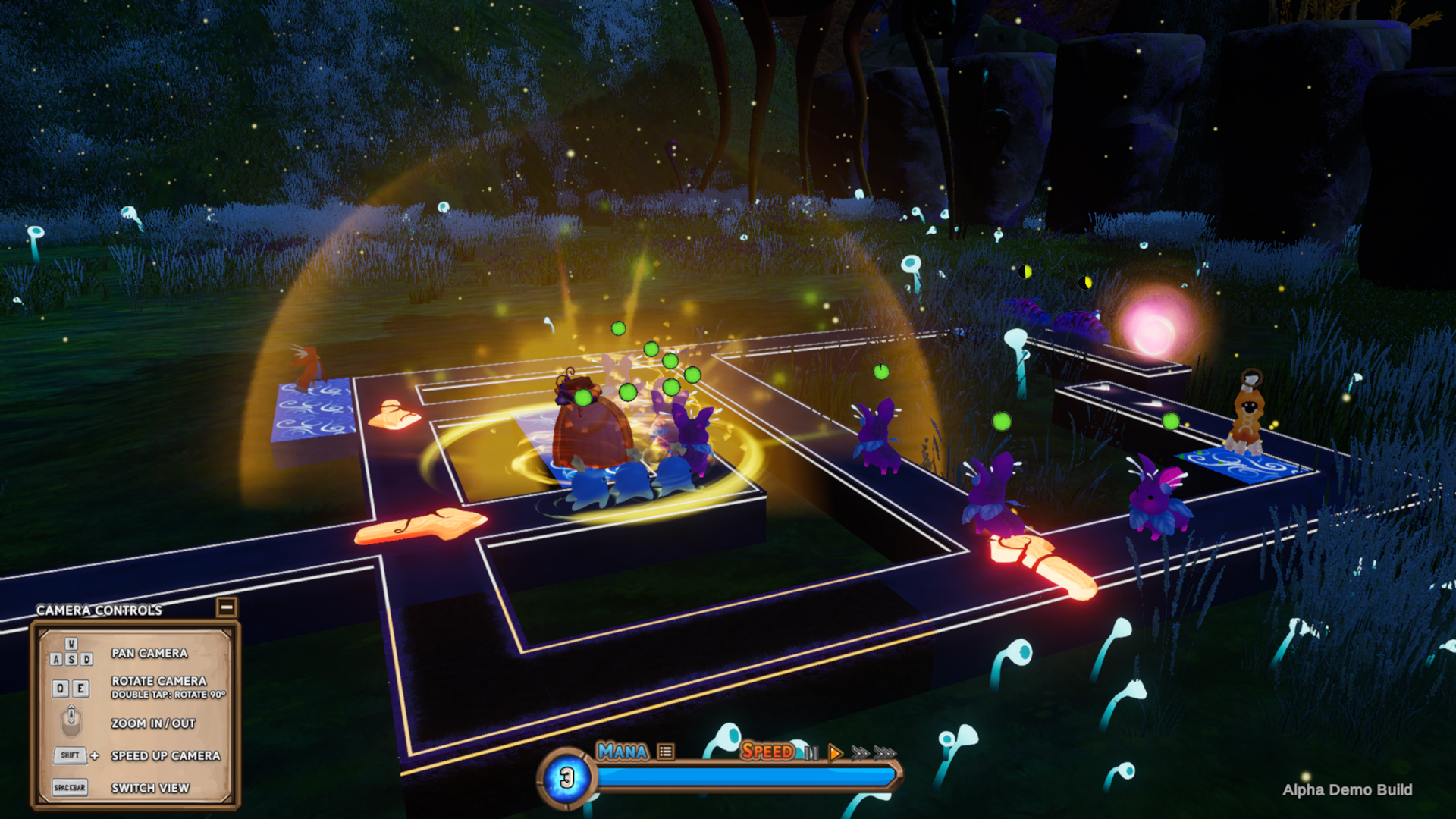This screenshot has height=819, width=1456.
Task: Select triple-arrow fastest speed
Action: click(885, 753)
